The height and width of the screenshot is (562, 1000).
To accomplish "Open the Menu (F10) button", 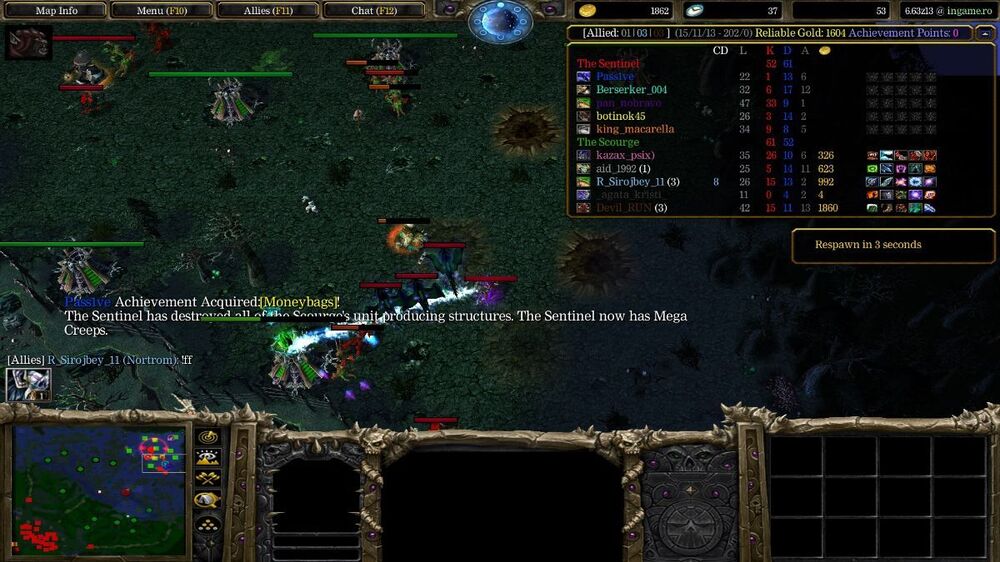I will tap(162, 11).
